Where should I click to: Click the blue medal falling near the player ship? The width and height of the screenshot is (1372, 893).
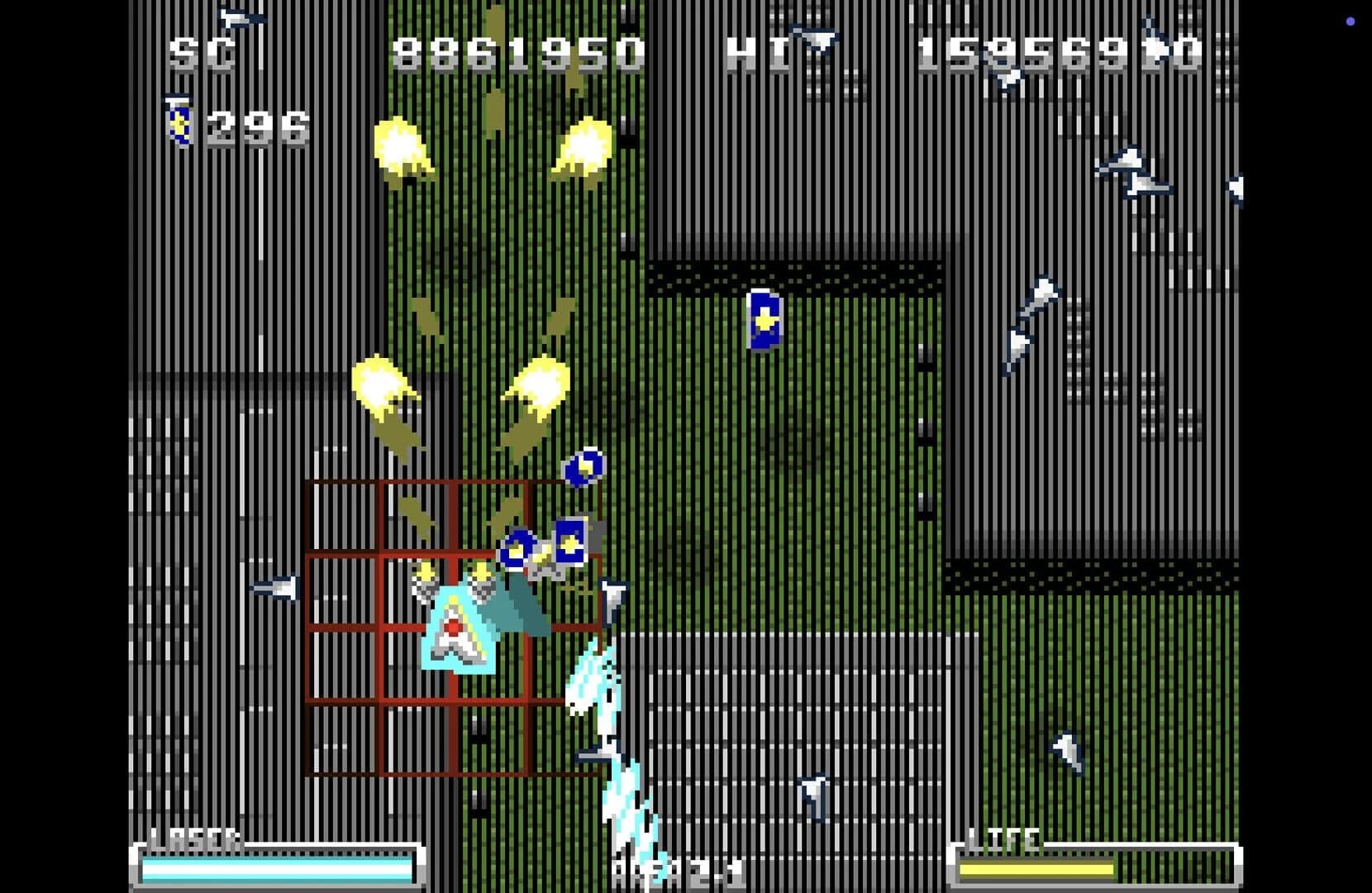point(585,469)
